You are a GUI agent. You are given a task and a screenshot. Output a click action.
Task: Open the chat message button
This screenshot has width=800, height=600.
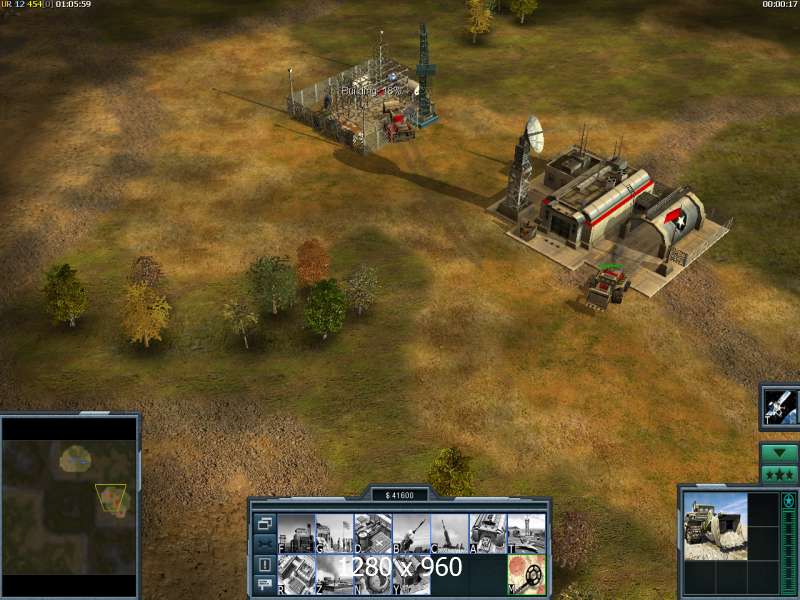265,584
